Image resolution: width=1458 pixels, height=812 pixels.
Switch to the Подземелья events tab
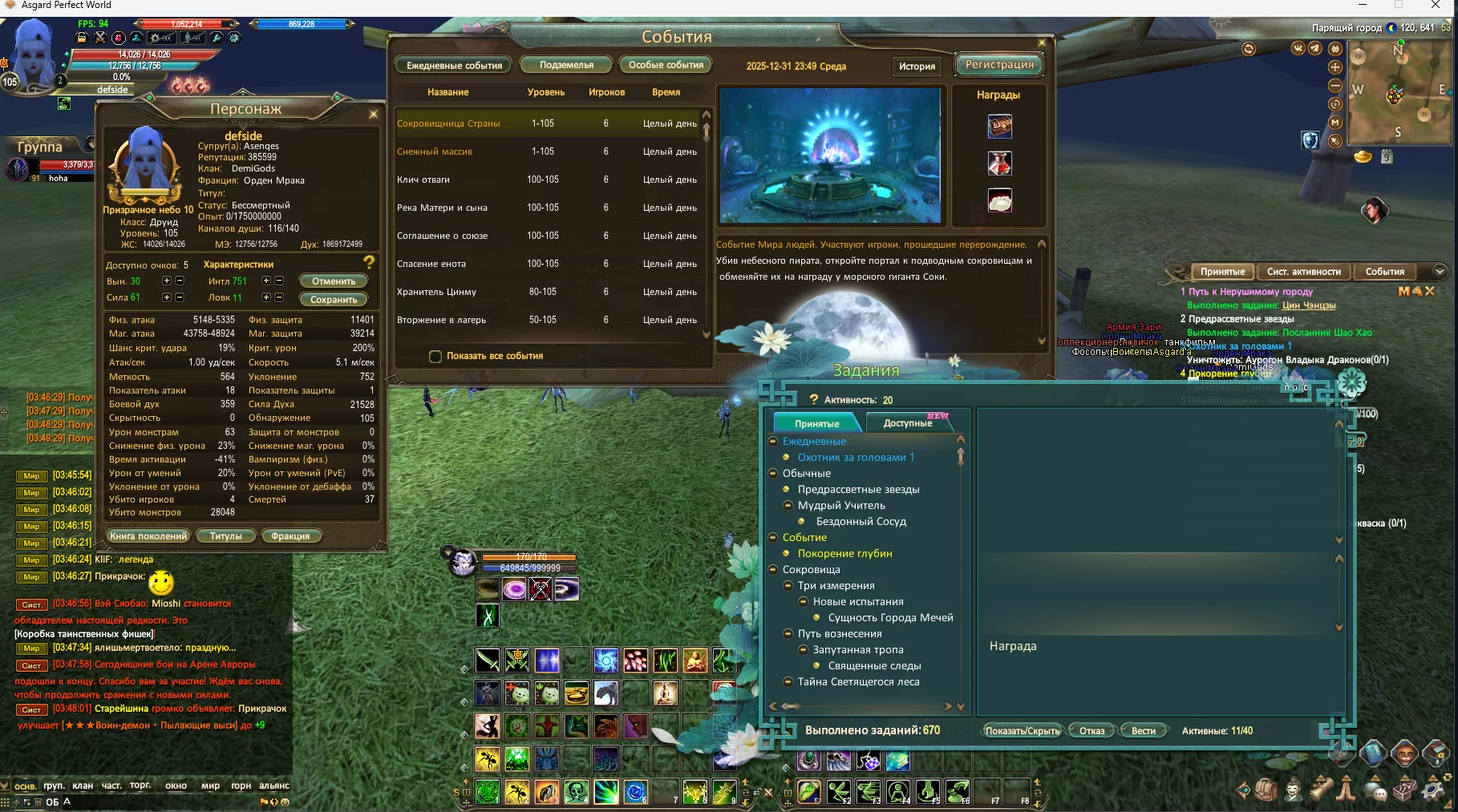point(566,65)
